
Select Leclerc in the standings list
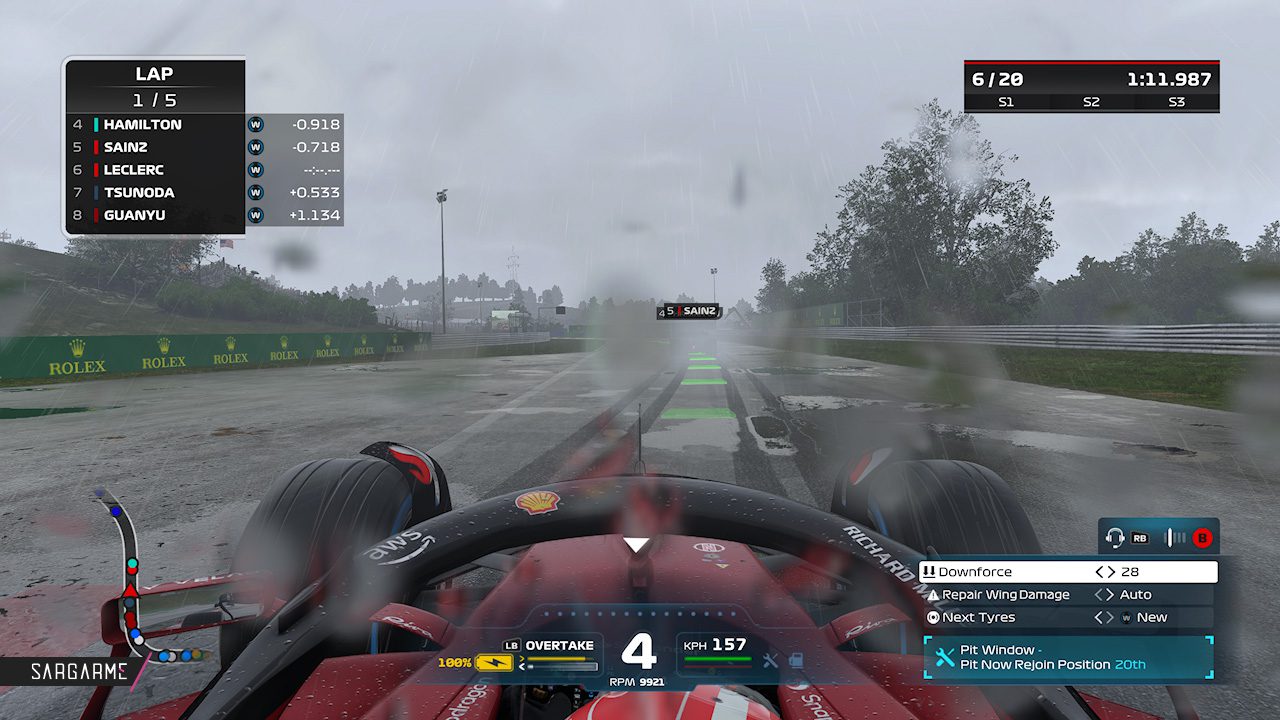(134, 170)
